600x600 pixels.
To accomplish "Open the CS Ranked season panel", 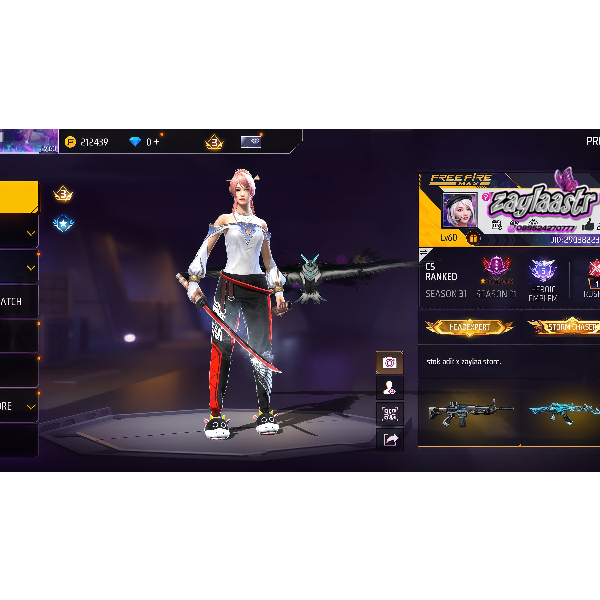I will (442, 279).
